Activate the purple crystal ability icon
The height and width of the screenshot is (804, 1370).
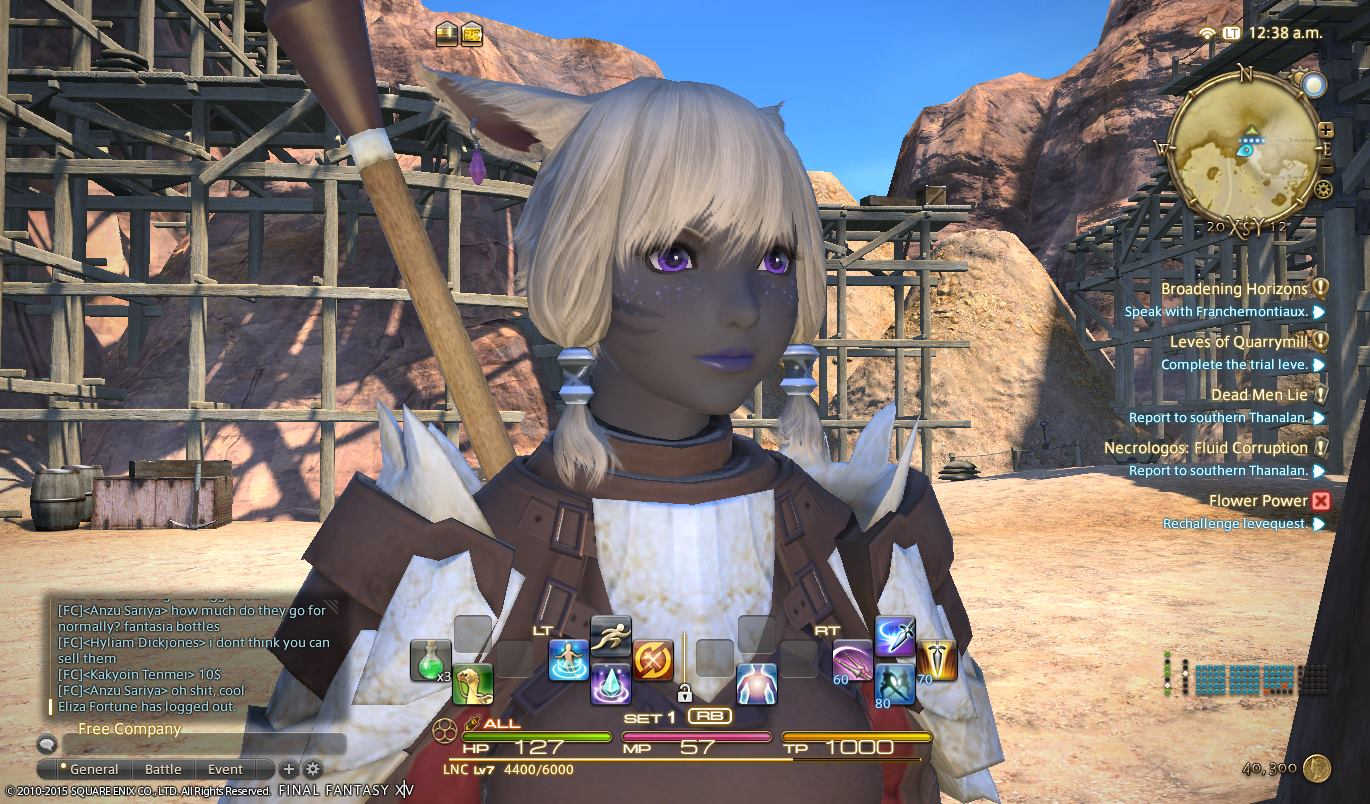point(610,684)
